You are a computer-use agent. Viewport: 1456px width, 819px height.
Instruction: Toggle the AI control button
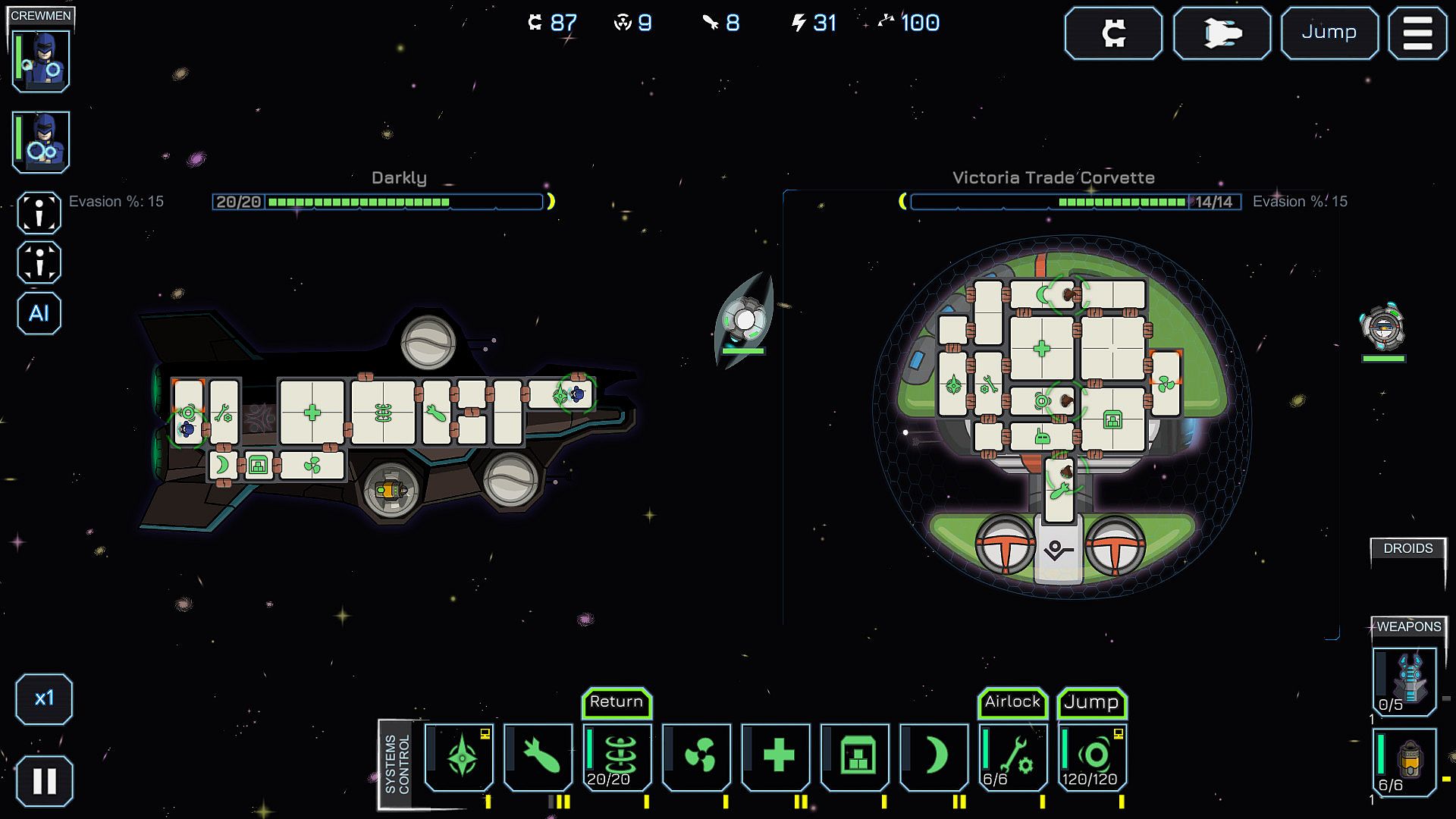point(39,313)
